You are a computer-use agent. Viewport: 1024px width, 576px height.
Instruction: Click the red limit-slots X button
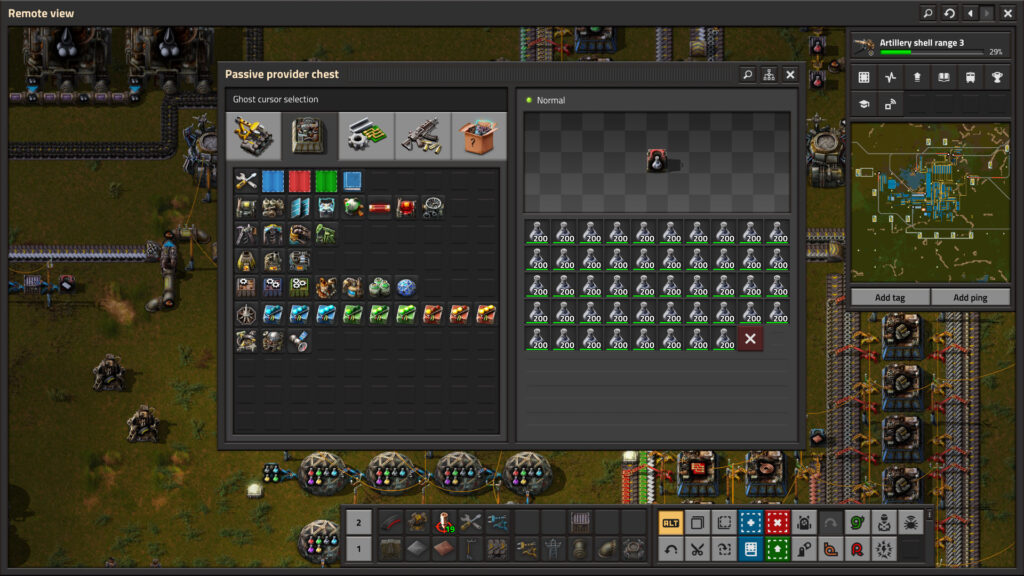tap(750, 339)
